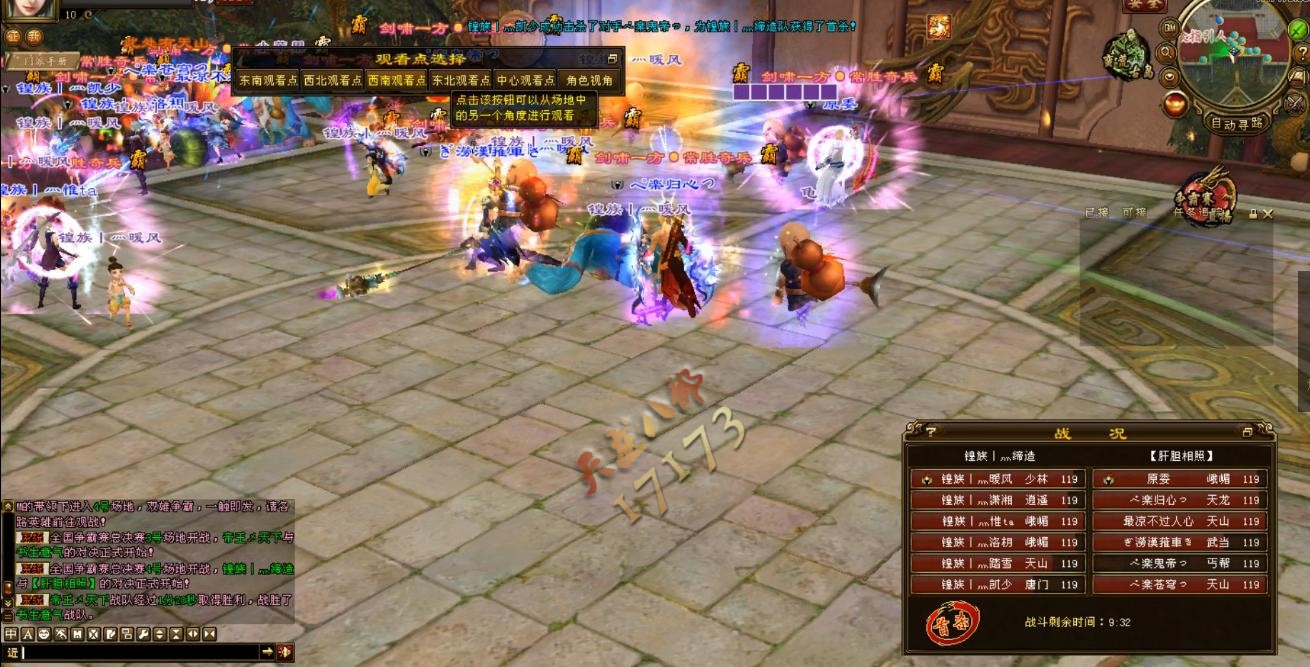Select player row 锂族丨灬暖风 少林

(997, 479)
